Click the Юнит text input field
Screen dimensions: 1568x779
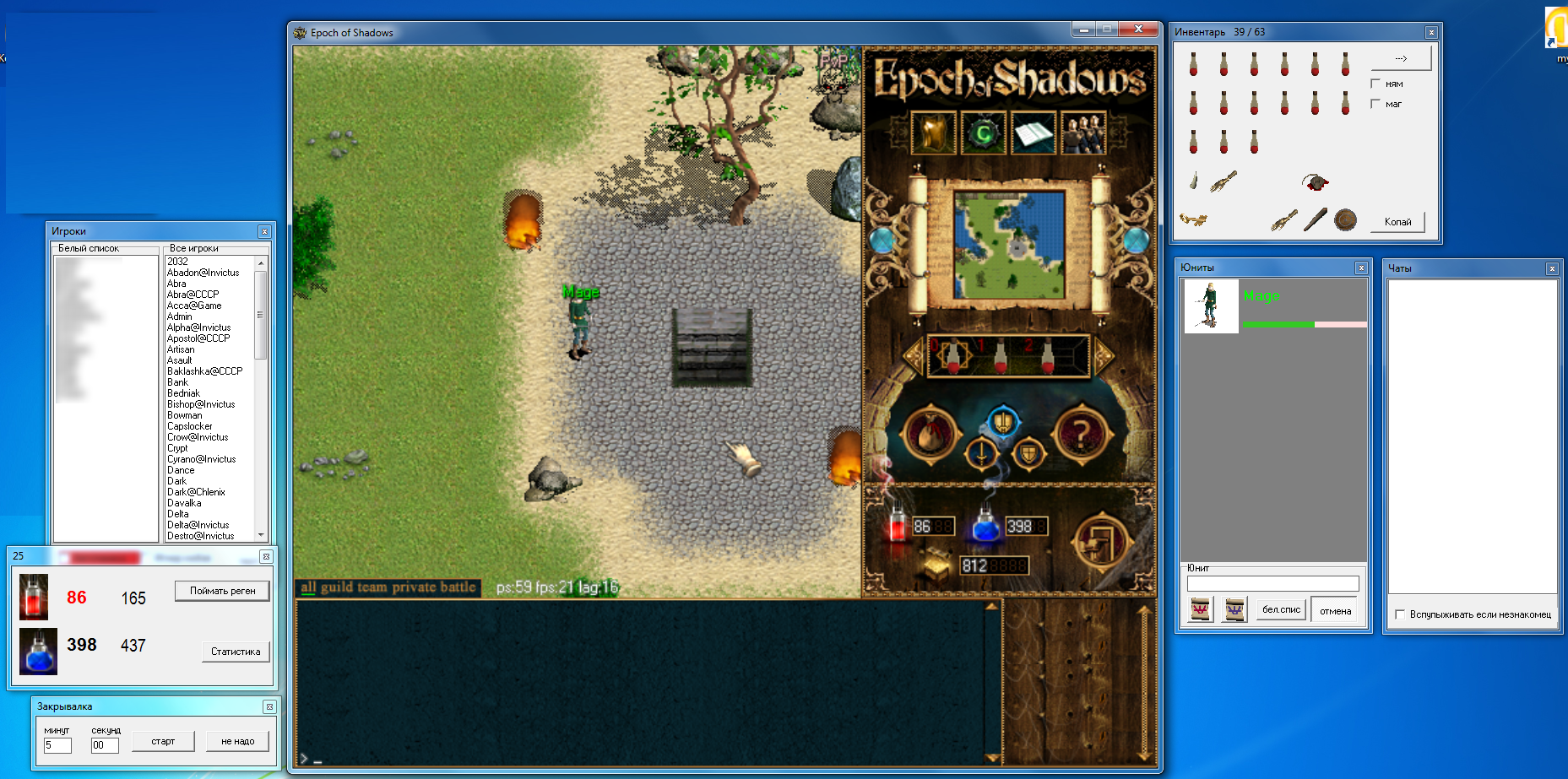[x=1272, y=583]
